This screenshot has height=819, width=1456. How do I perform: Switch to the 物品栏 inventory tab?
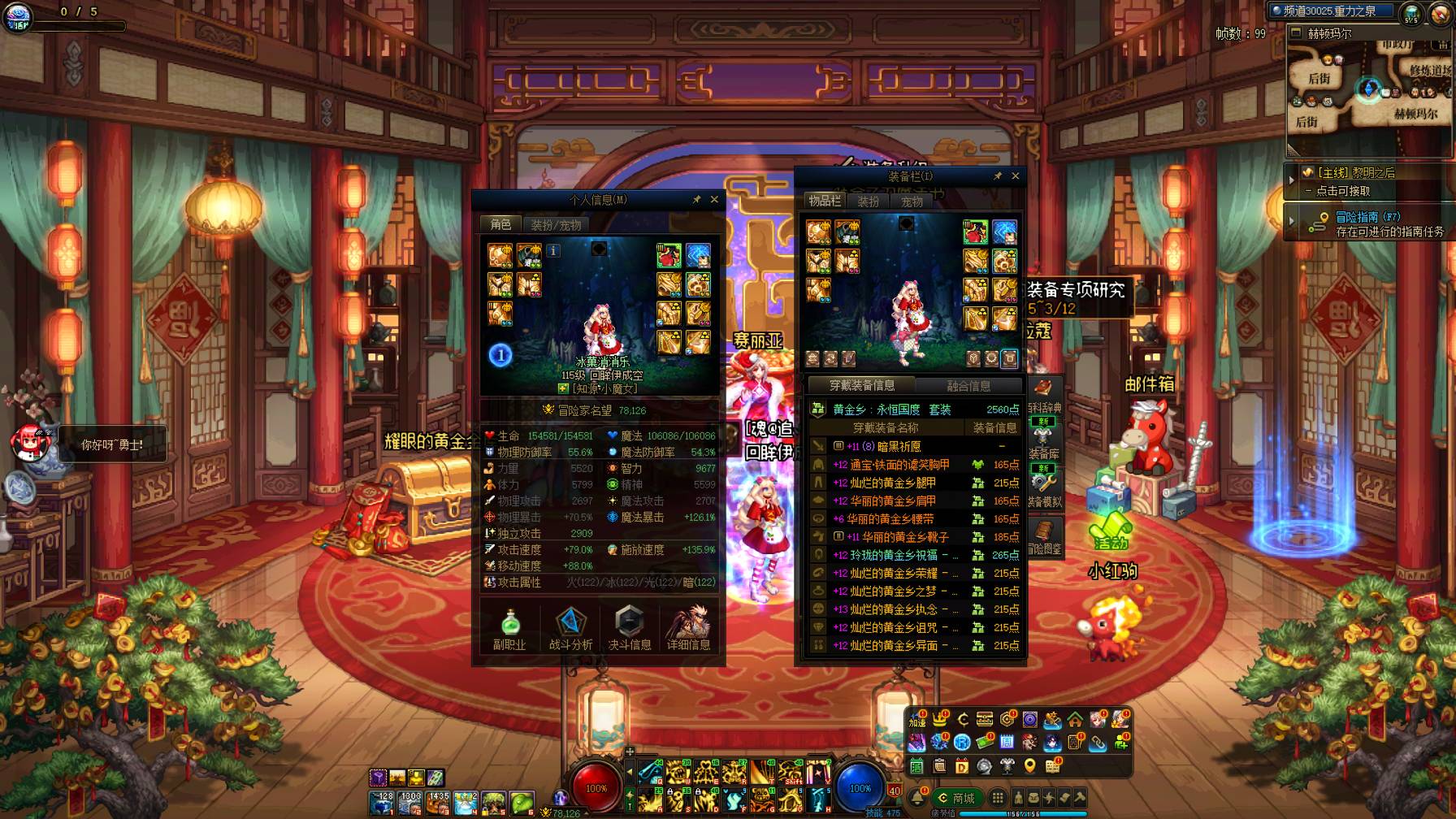coord(825,201)
